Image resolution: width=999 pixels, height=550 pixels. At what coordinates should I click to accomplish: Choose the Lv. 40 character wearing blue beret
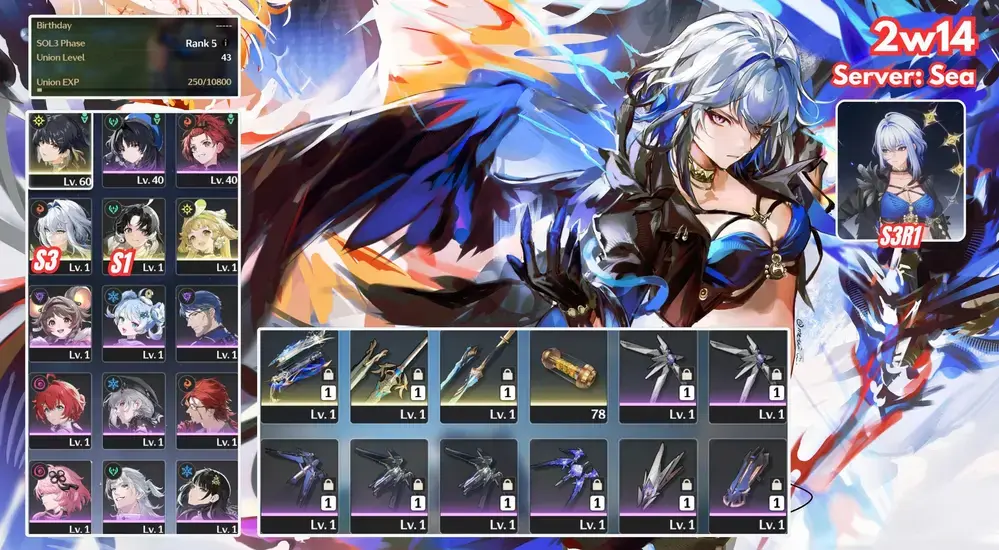pyautogui.click(x=134, y=150)
